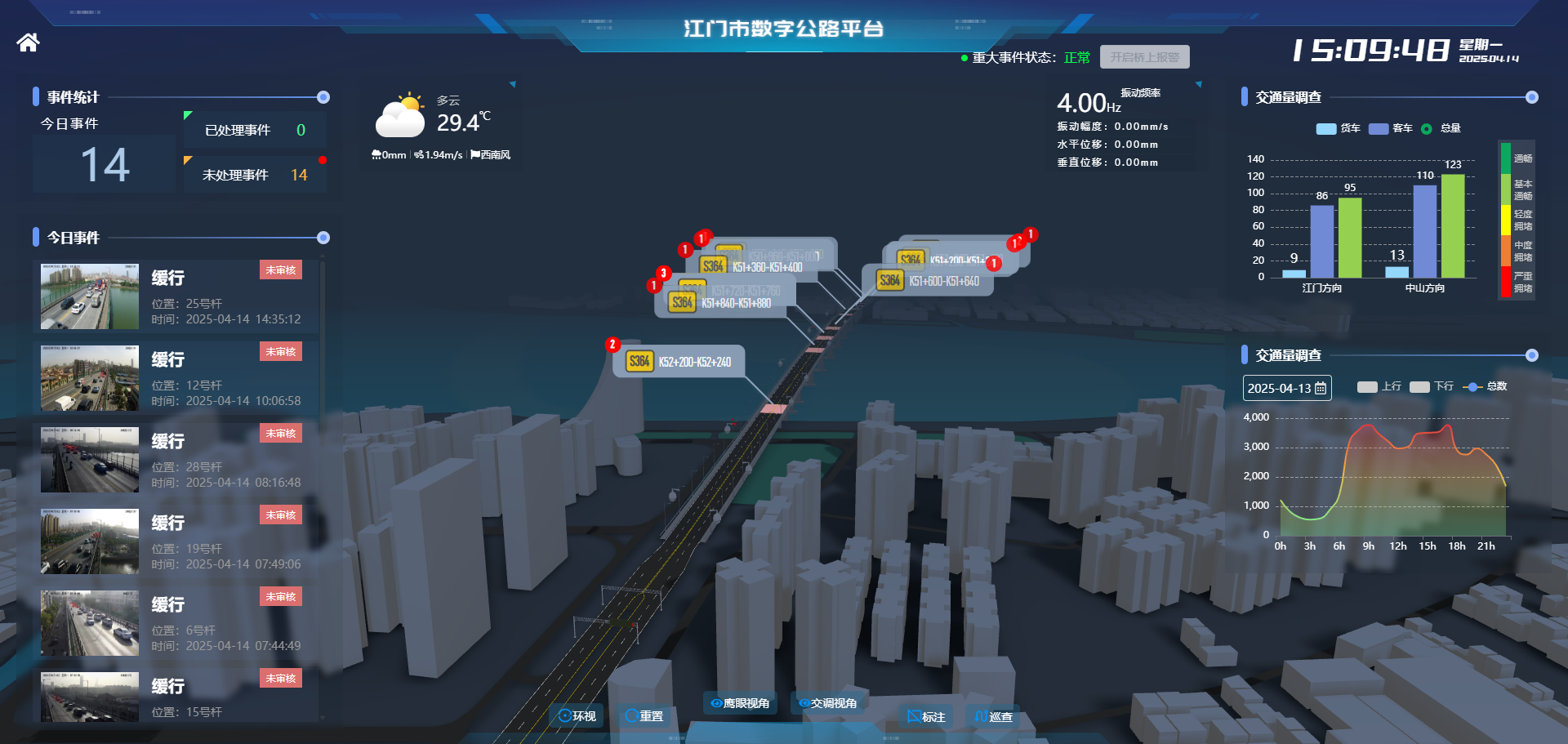Collapse the vibration data panel arrow
The image size is (1568, 744).
(1198, 83)
